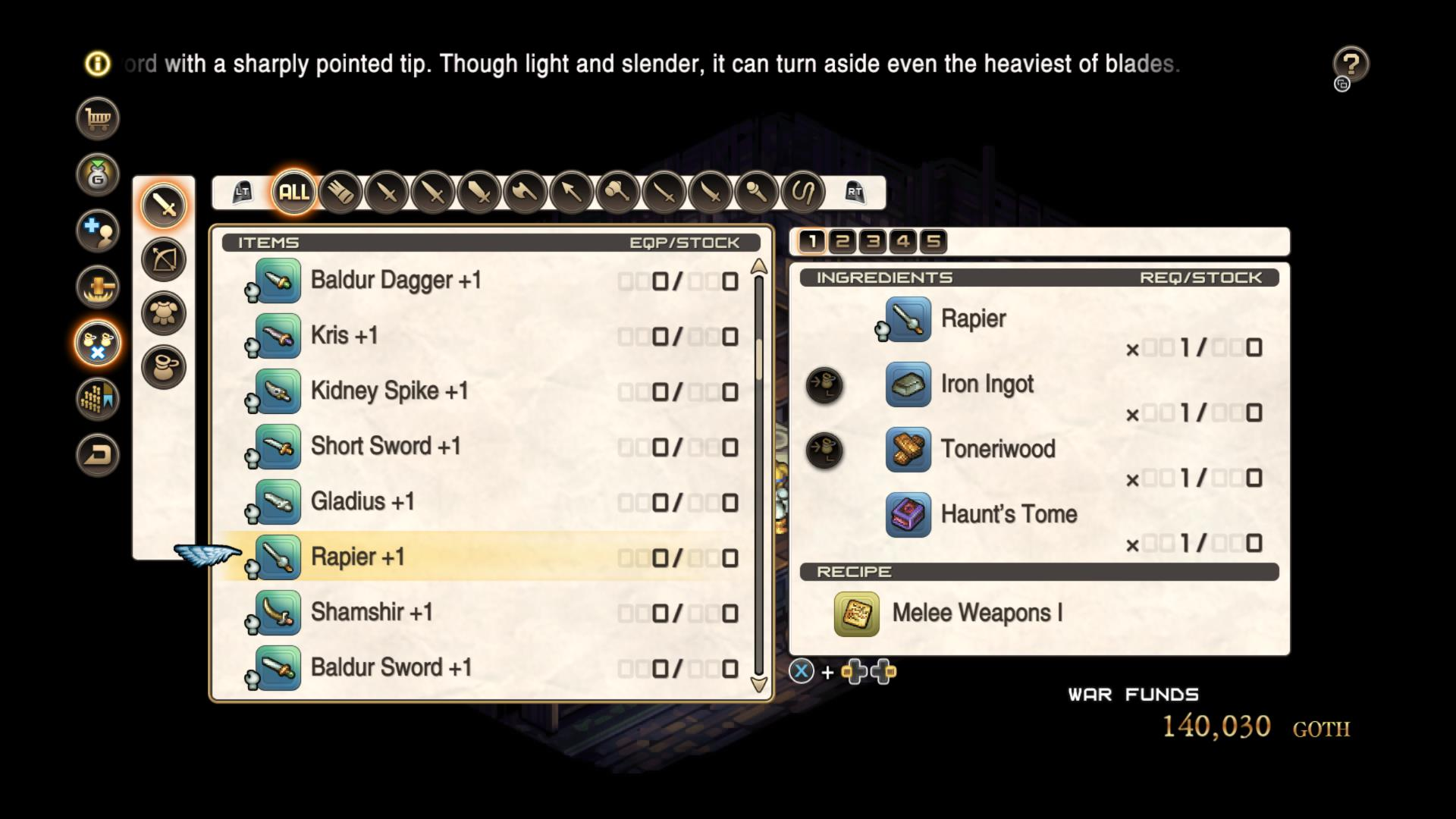
Task: Switch to the ALL weapons filter tab
Action: point(294,192)
